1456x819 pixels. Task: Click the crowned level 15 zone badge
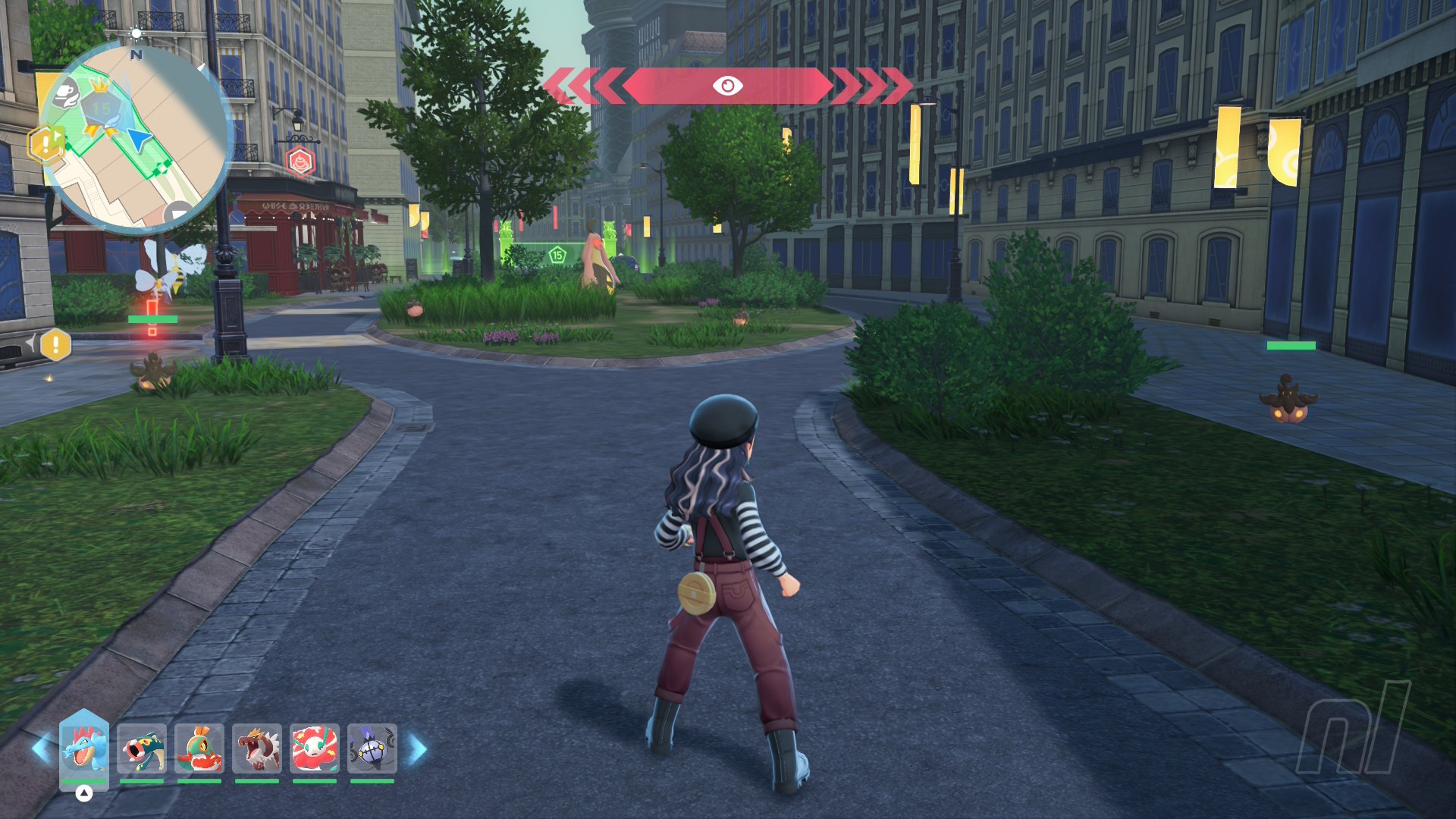101,105
